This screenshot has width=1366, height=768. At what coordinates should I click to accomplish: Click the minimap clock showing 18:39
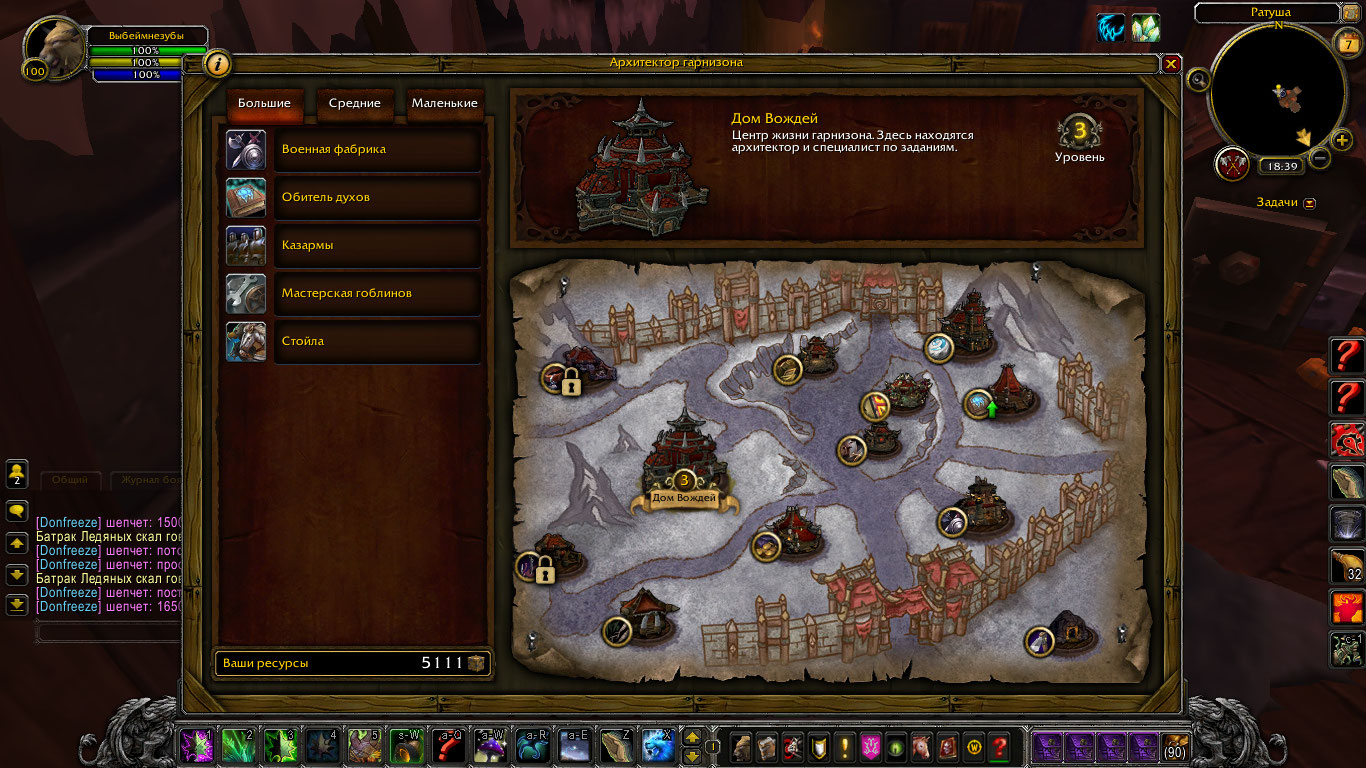[x=1280, y=167]
